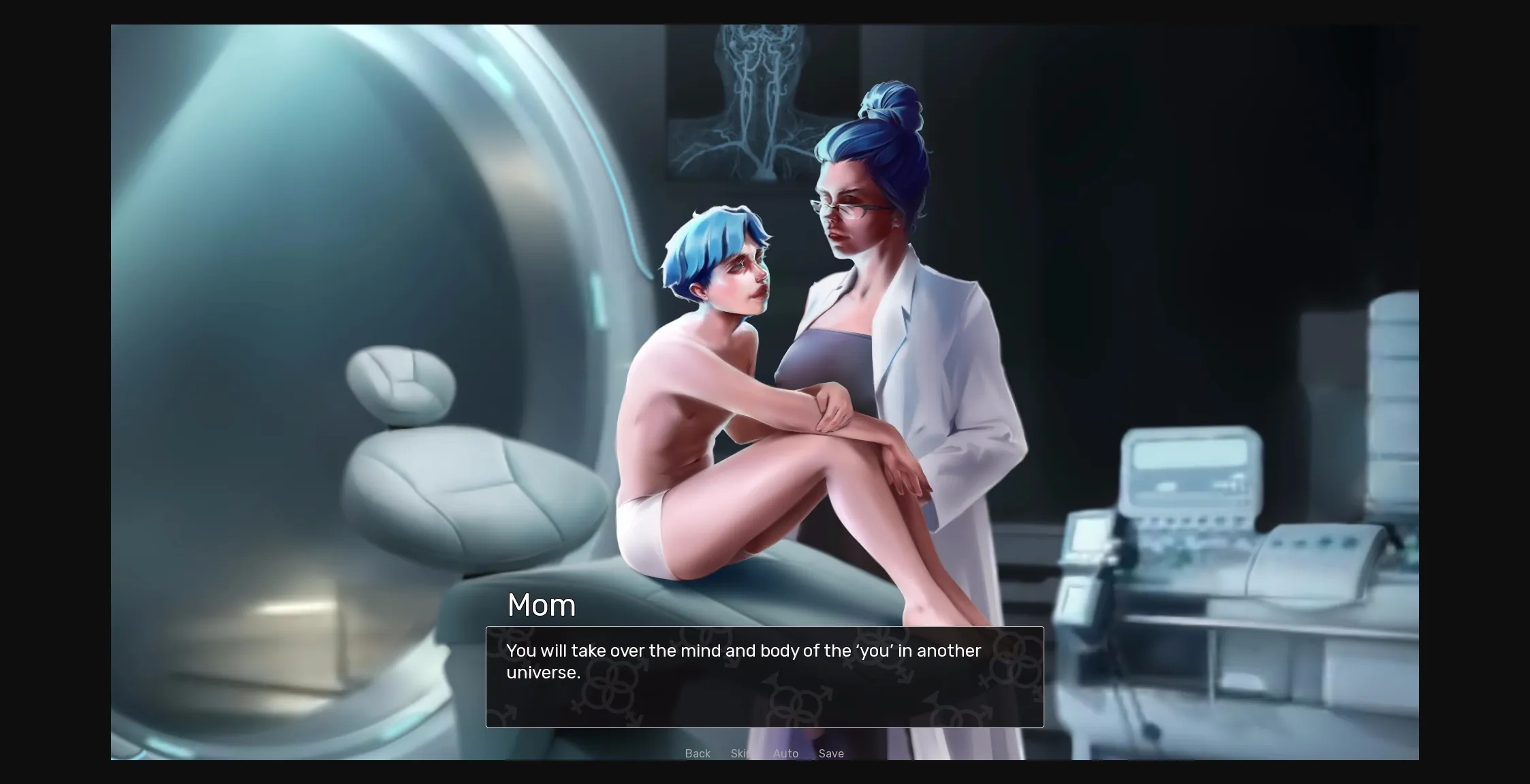Click the dialogue text about another universe
This screenshot has width=1530, height=784.
743,661
